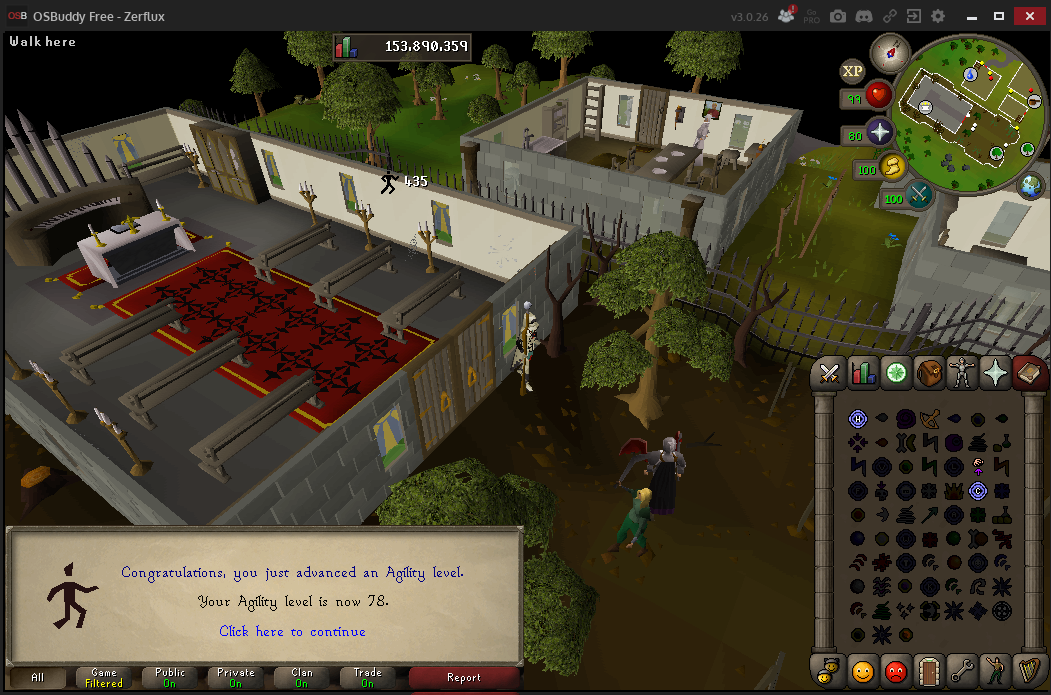The image size is (1051, 695).
Task: Toggle run using the boot energy orb
Action: [x=892, y=167]
